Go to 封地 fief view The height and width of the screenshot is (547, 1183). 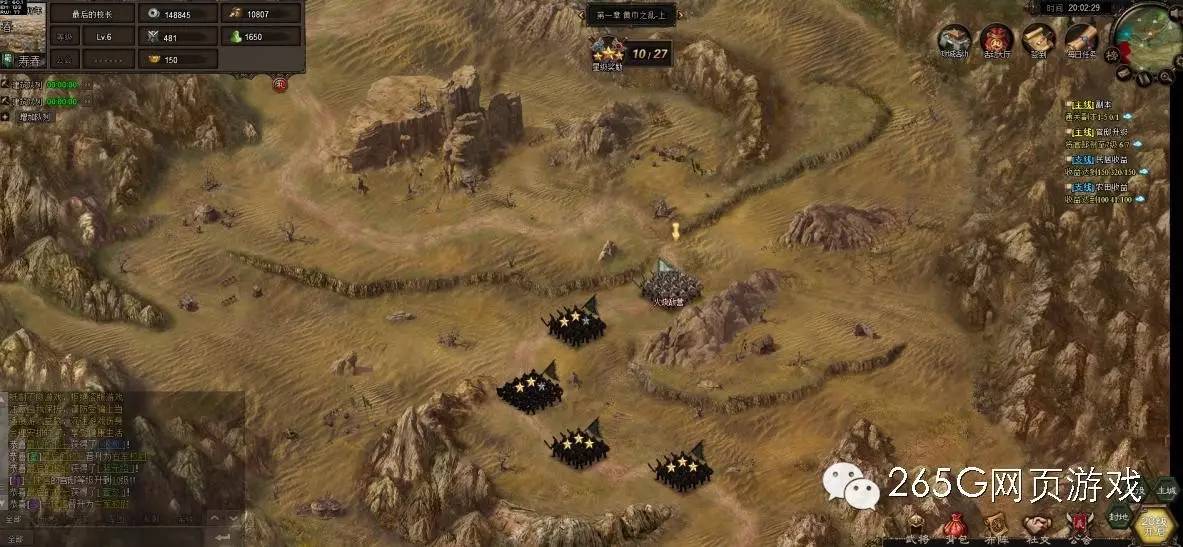pos(1118,518)
